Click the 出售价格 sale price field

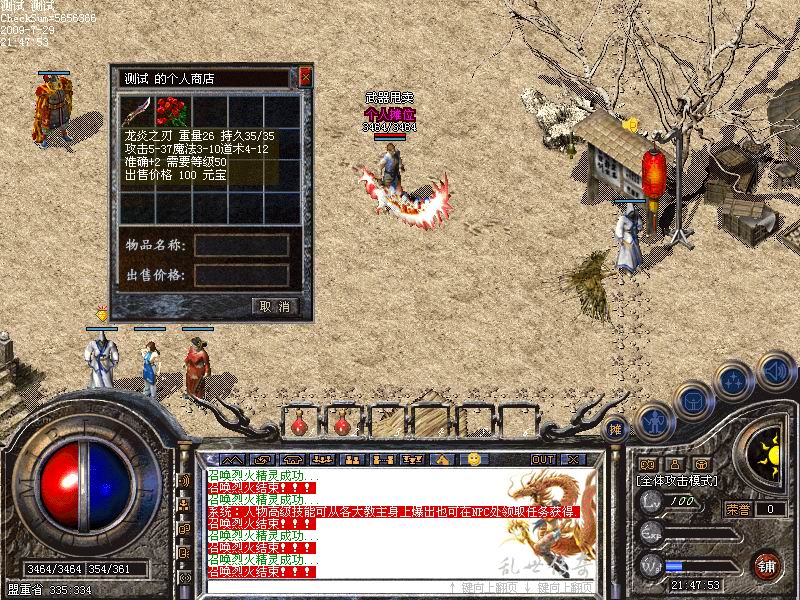pyautogui.click(x=242, y=275)
